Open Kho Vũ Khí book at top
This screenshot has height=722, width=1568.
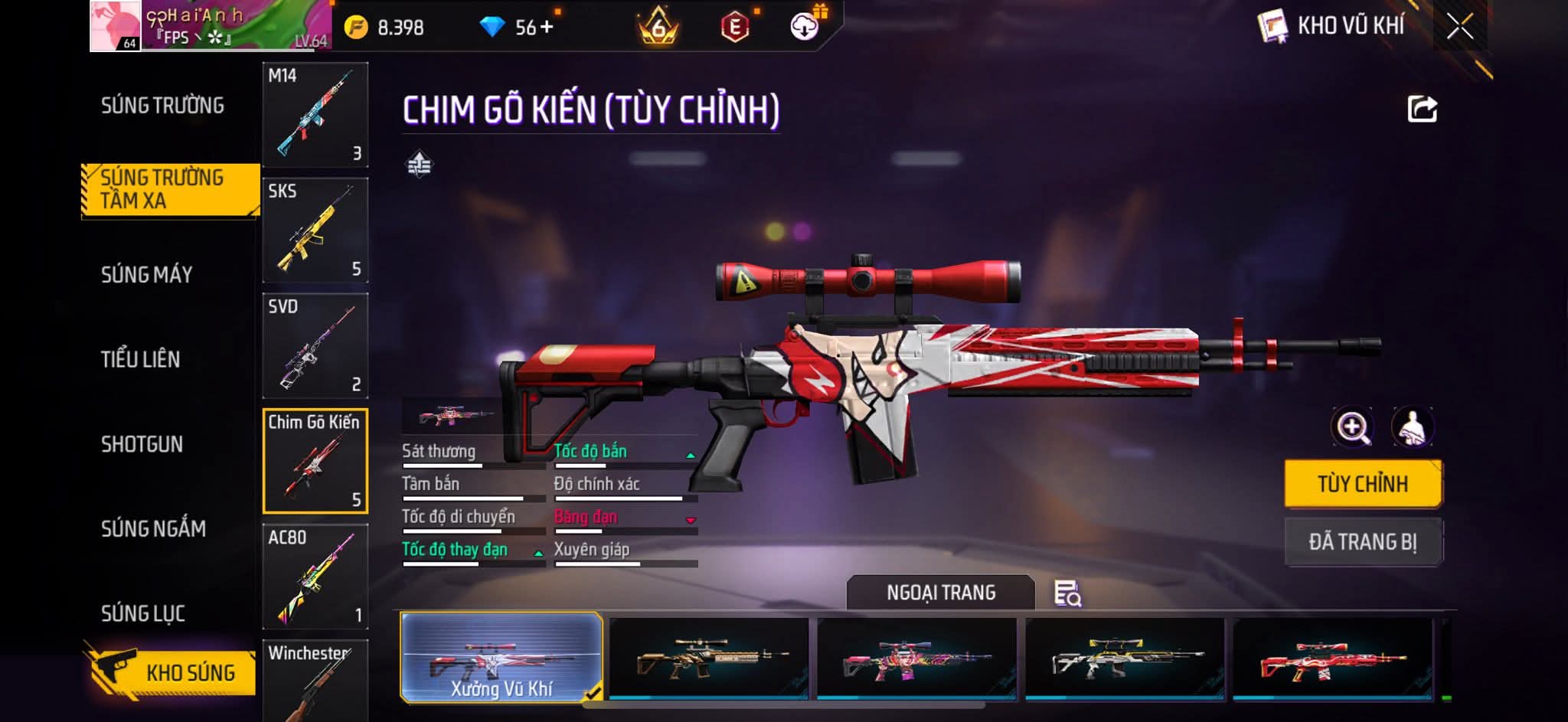point(1272,27)
